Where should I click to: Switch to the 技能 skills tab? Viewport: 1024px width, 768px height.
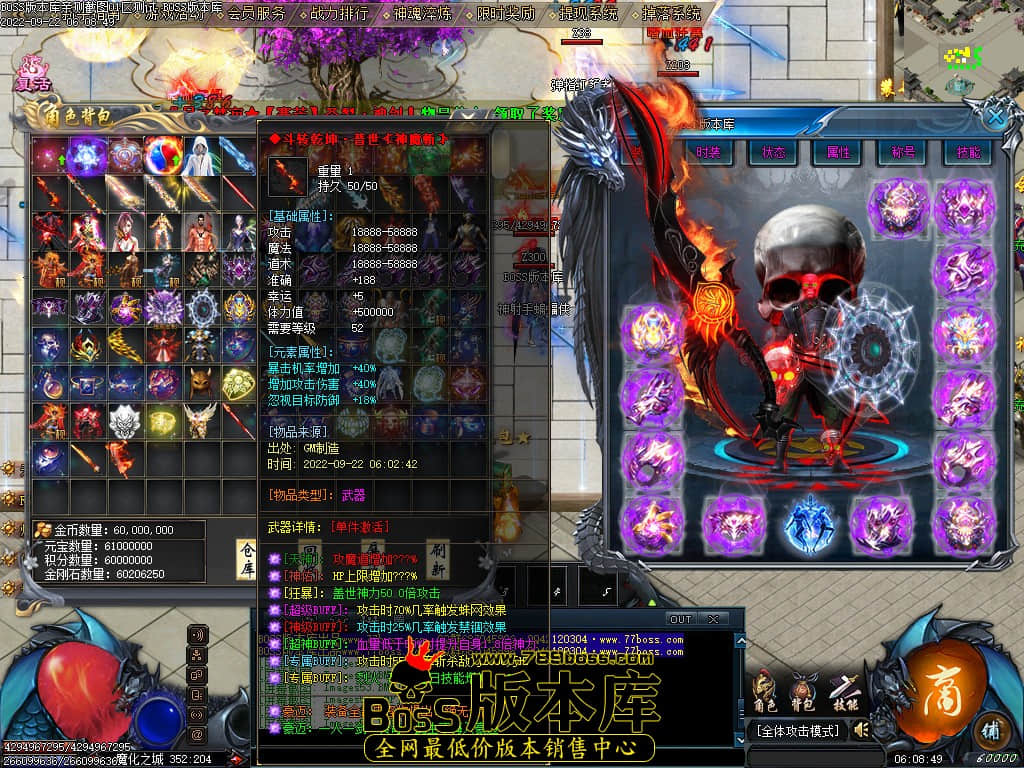pyautogui.click(x=968, y=152)
